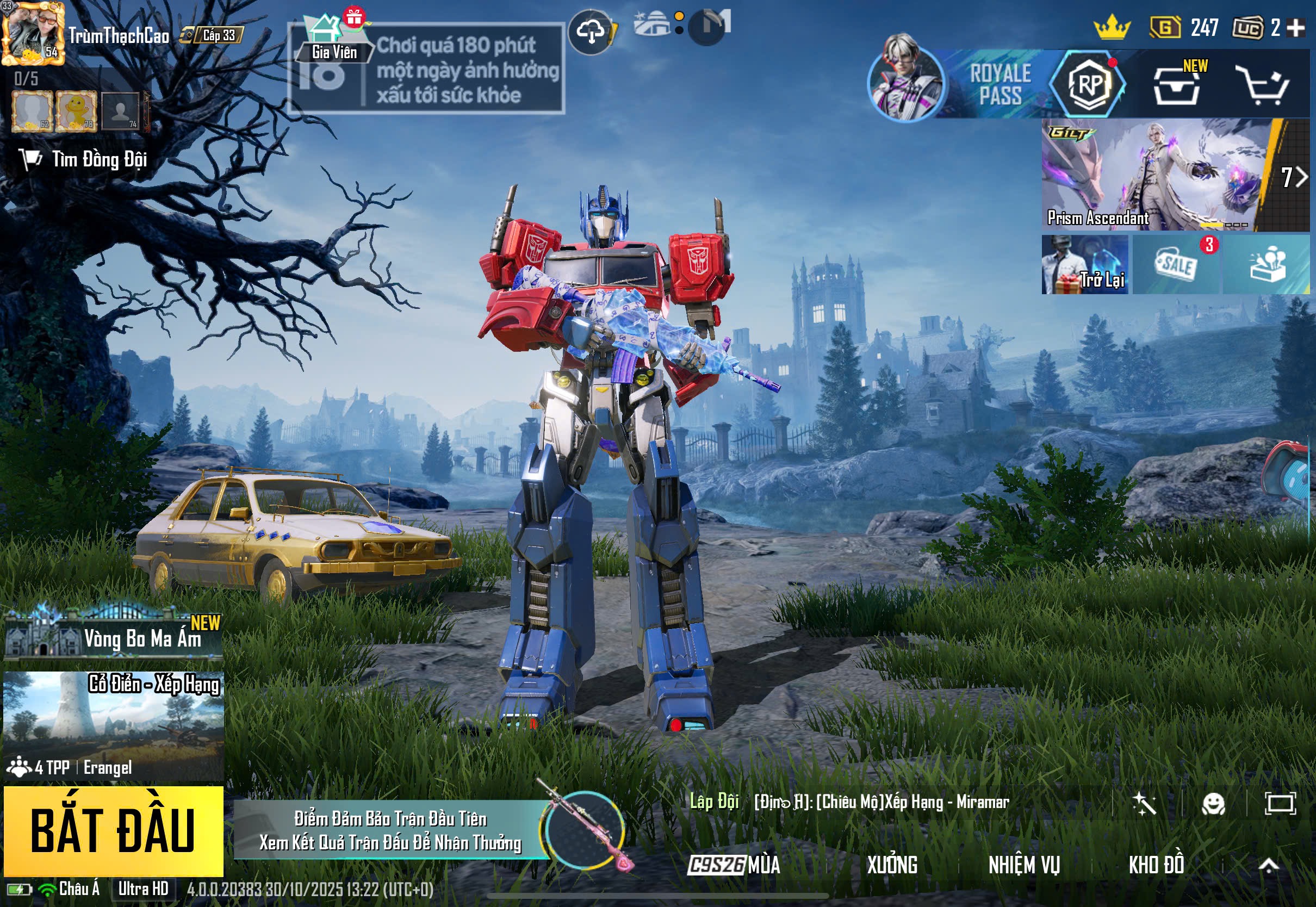Open the Royale Pass RP badge
Image resolution: width=1316 pixels, height=907 pixels.
pyautogui.click(x=1088, y=84)
